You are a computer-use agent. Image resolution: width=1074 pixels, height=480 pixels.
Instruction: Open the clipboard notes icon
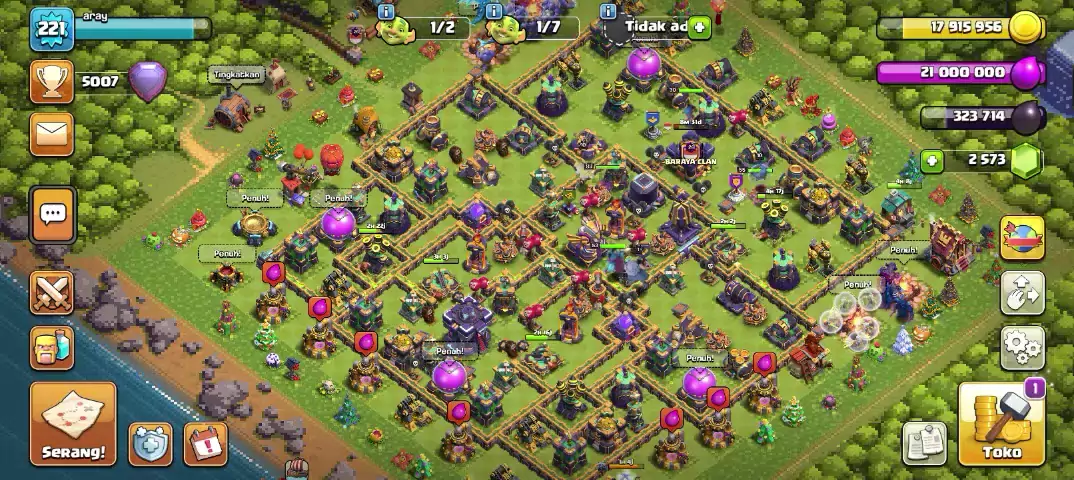(x=926, y=443)
